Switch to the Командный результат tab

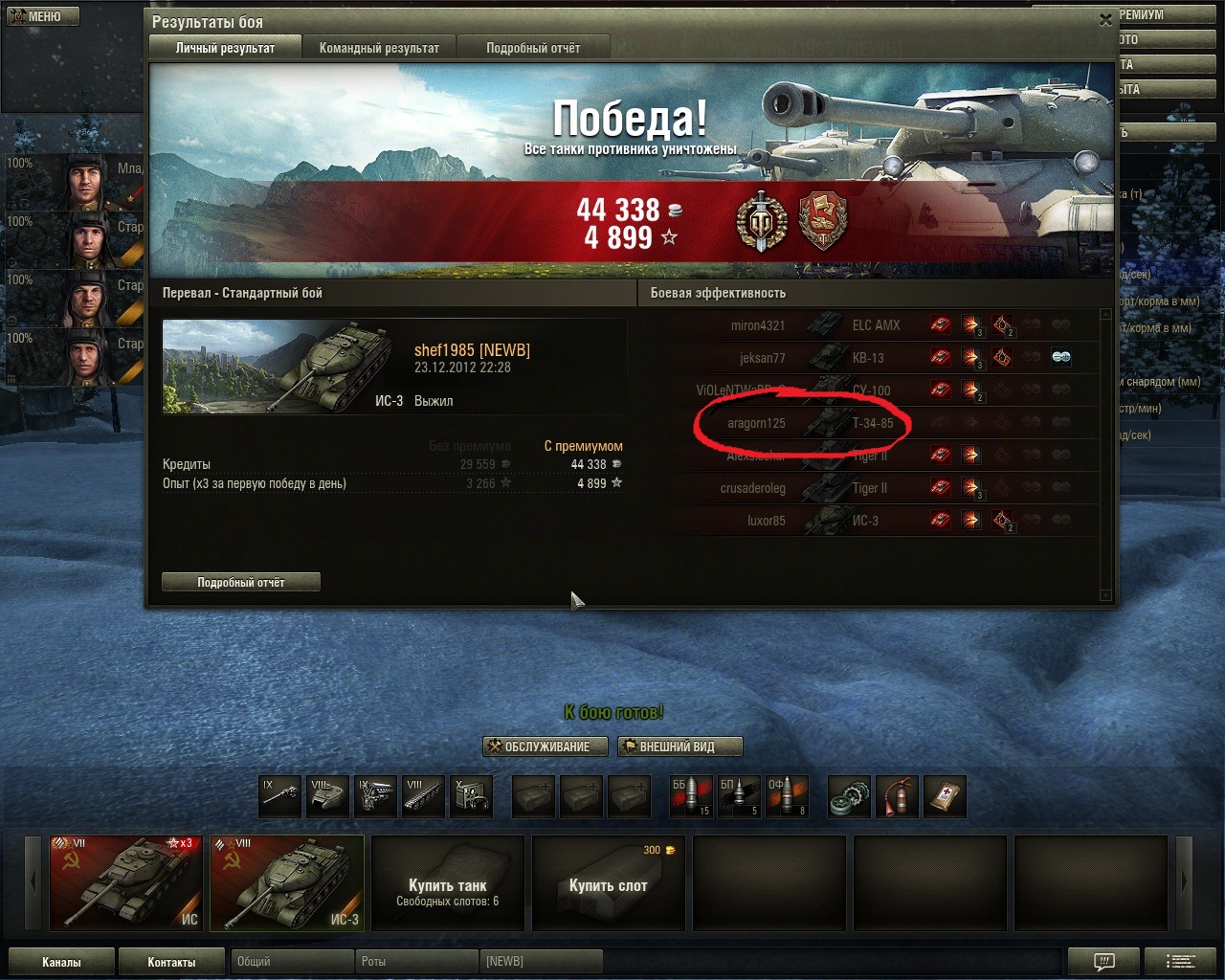379,48
